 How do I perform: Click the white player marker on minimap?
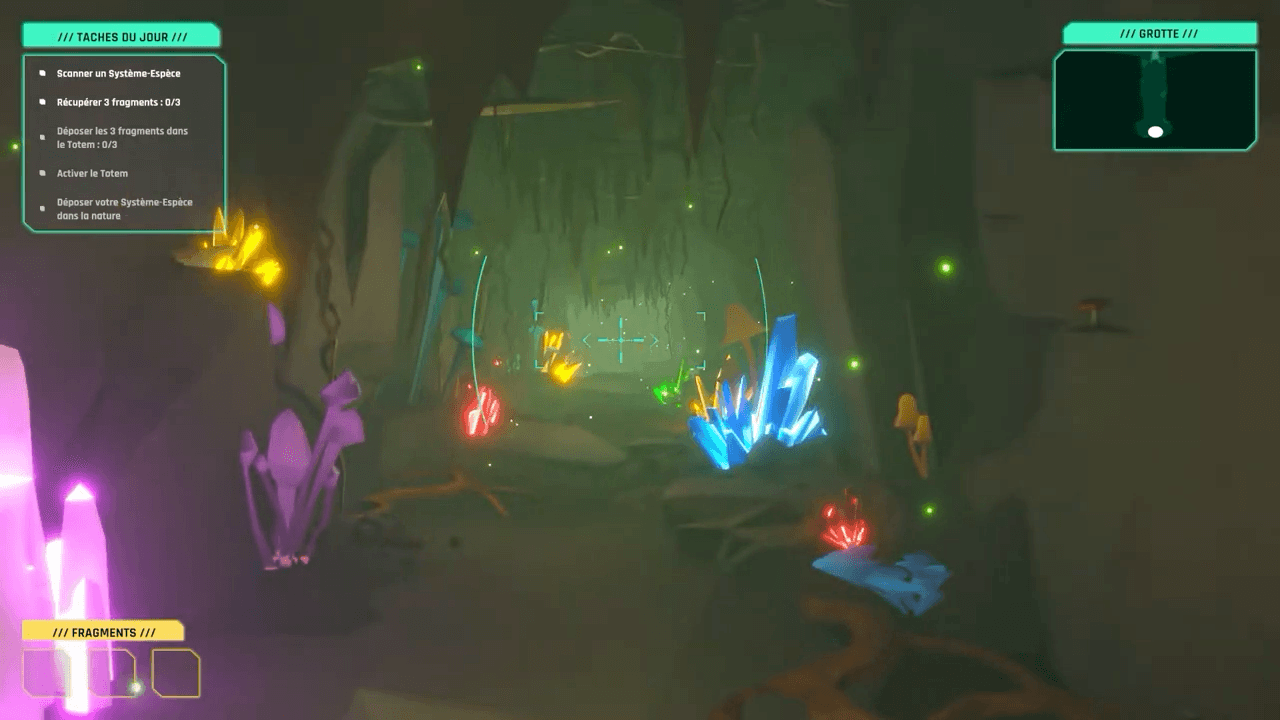click(x=1156, y=130)
